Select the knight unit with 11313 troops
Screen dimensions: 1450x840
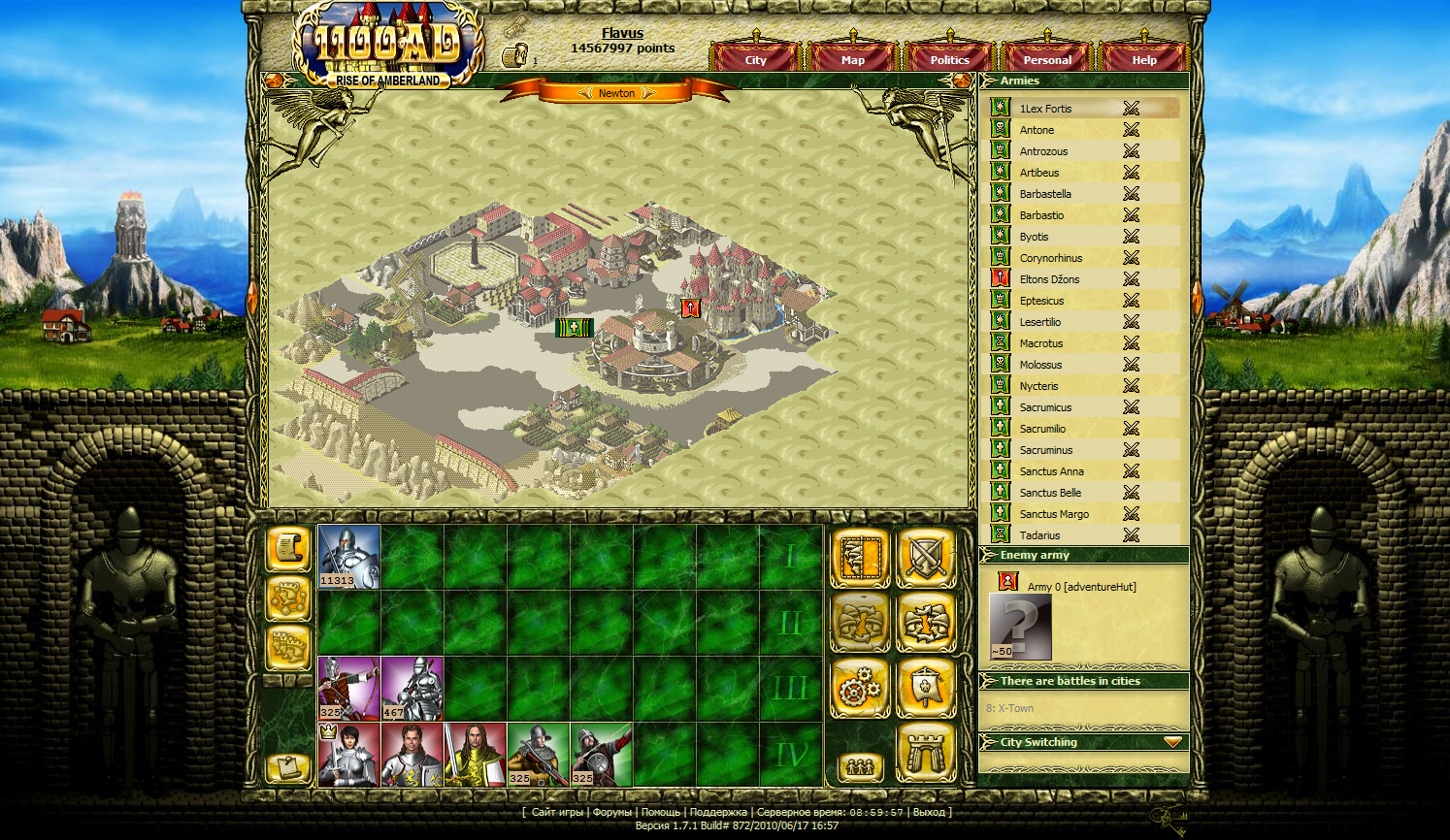pos(349,557)
